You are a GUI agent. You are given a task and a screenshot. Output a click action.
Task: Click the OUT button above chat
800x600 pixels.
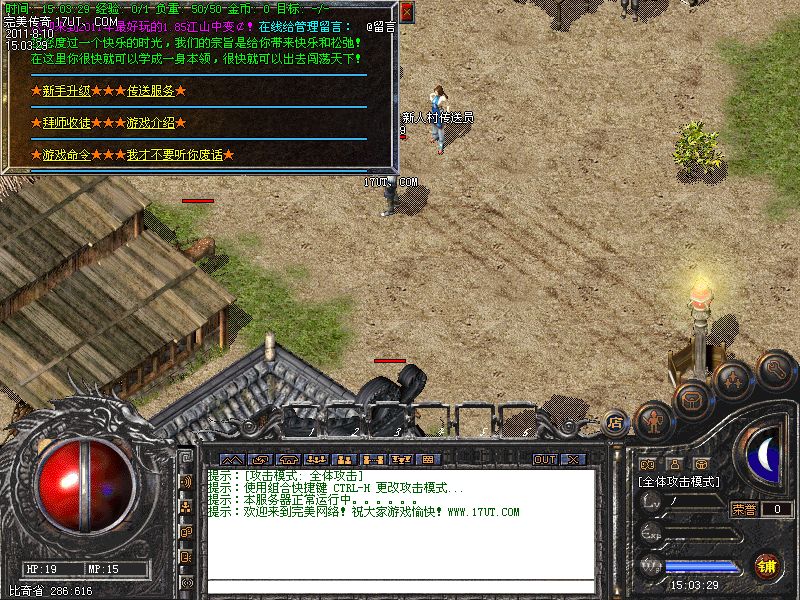(x=544, y=460)
